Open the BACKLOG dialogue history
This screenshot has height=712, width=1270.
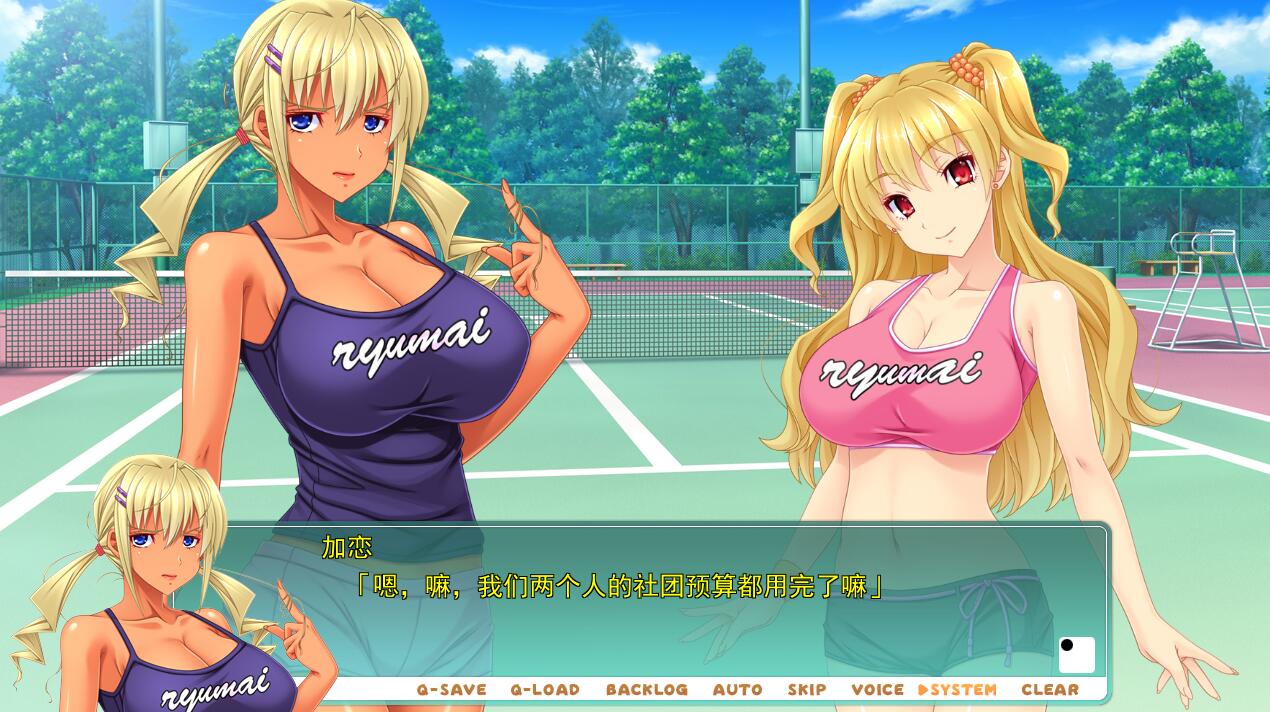point(646,689)
